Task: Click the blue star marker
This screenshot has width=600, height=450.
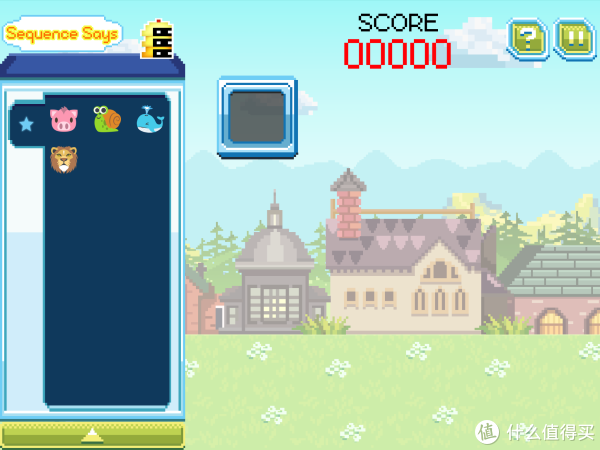Action: click(x=26, y=123)
